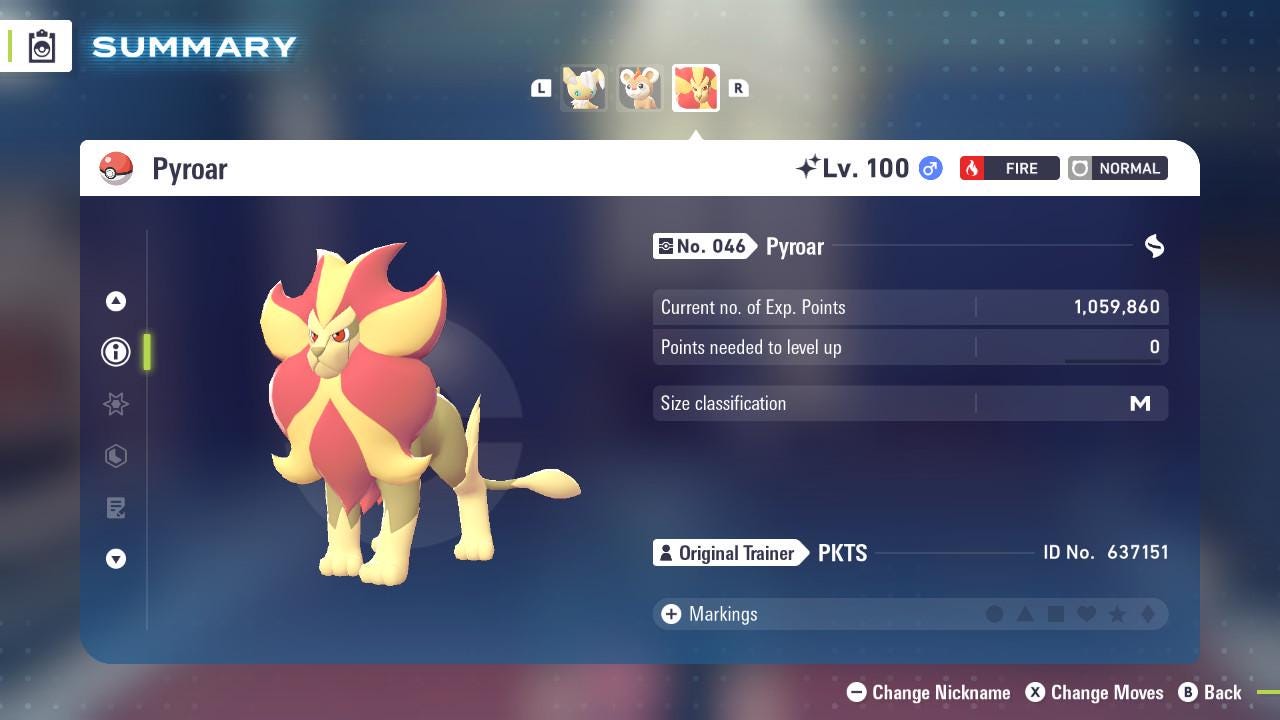The image size is (1280, 720).
Task: Click the notes page icon in the sidebar
Action: point(116,508)
